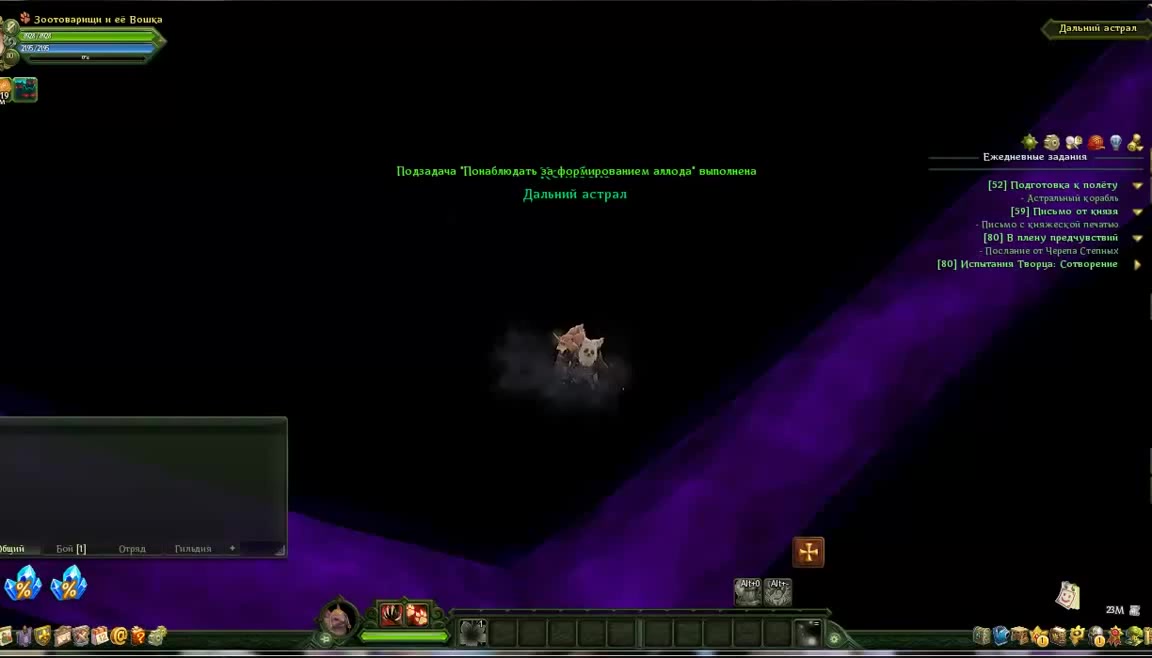
Task: Click the player name Зоотоварищи и её Вошка
Action: [x=97, y=19]
